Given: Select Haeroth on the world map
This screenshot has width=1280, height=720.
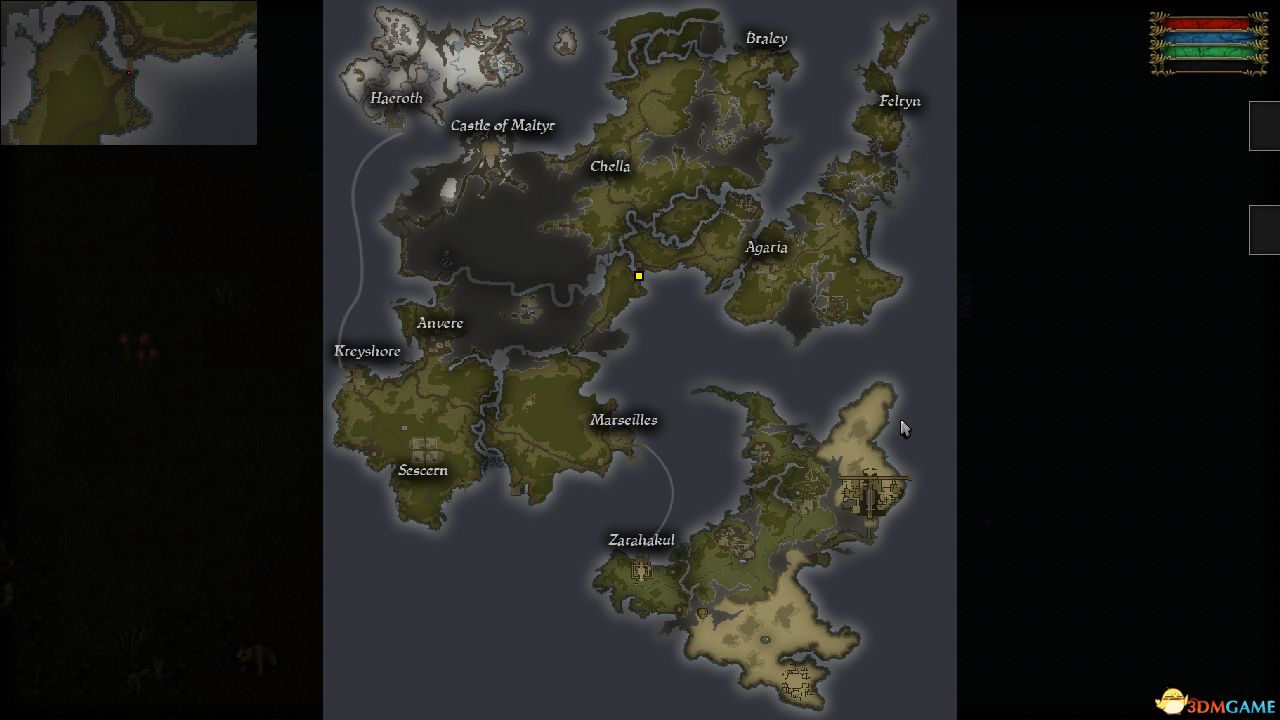Looking at the screenshot, I should pyautogui.click(x=396, y=98).
